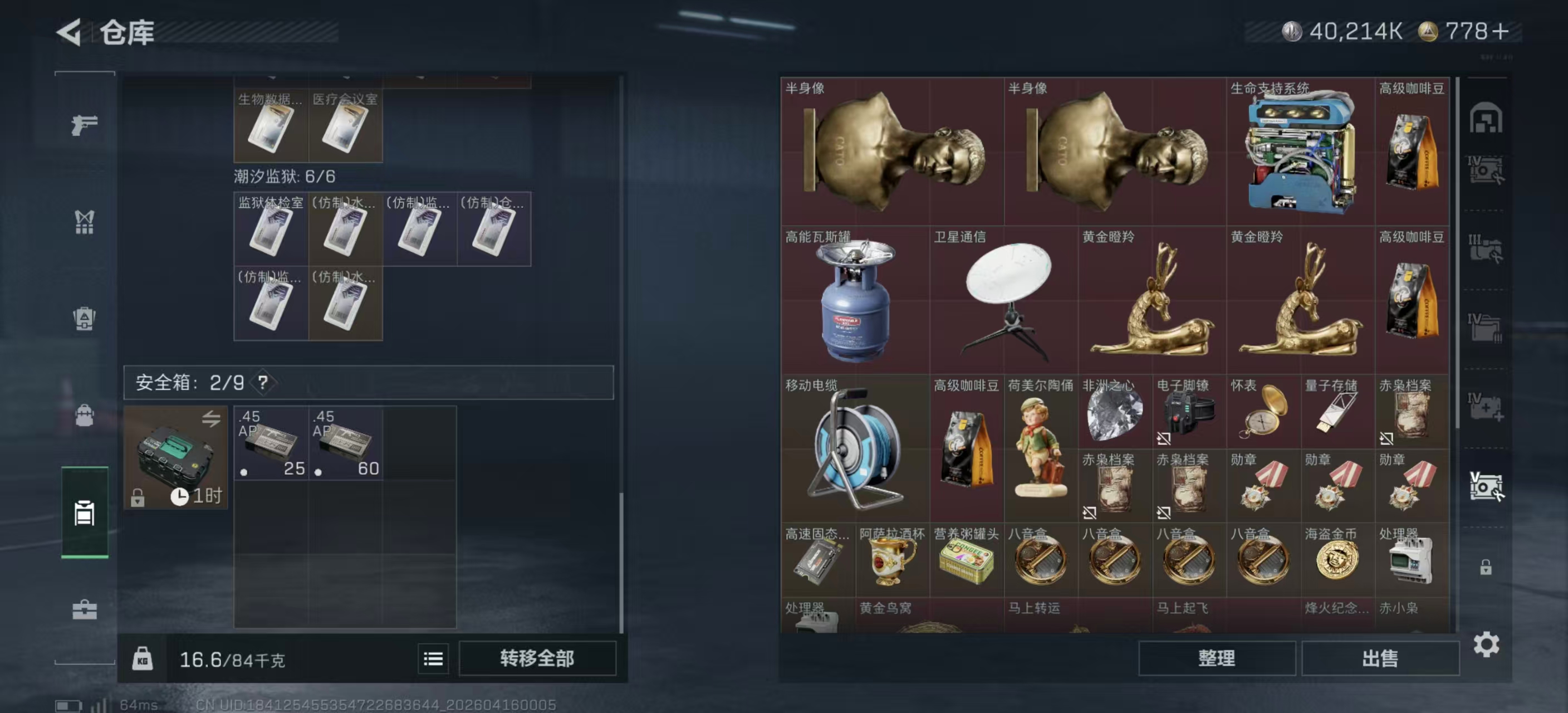Select the highlighted level V safebox icon
The height and width of the screenshot is (713, 1568).
pyautogui.click(x=1487, y=487)
